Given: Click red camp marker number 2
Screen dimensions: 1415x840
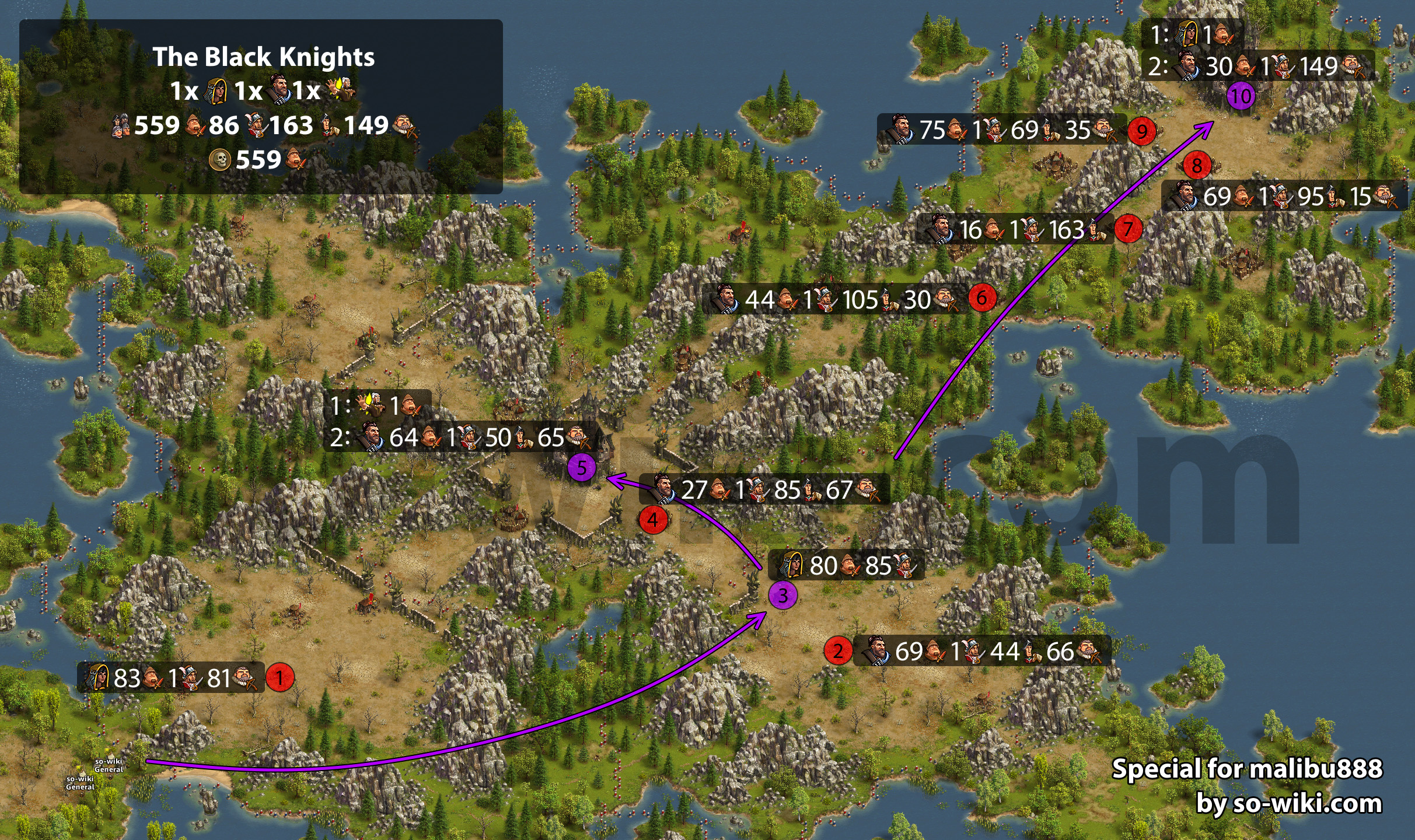Looking at the screenshot, I should [838, 650].
